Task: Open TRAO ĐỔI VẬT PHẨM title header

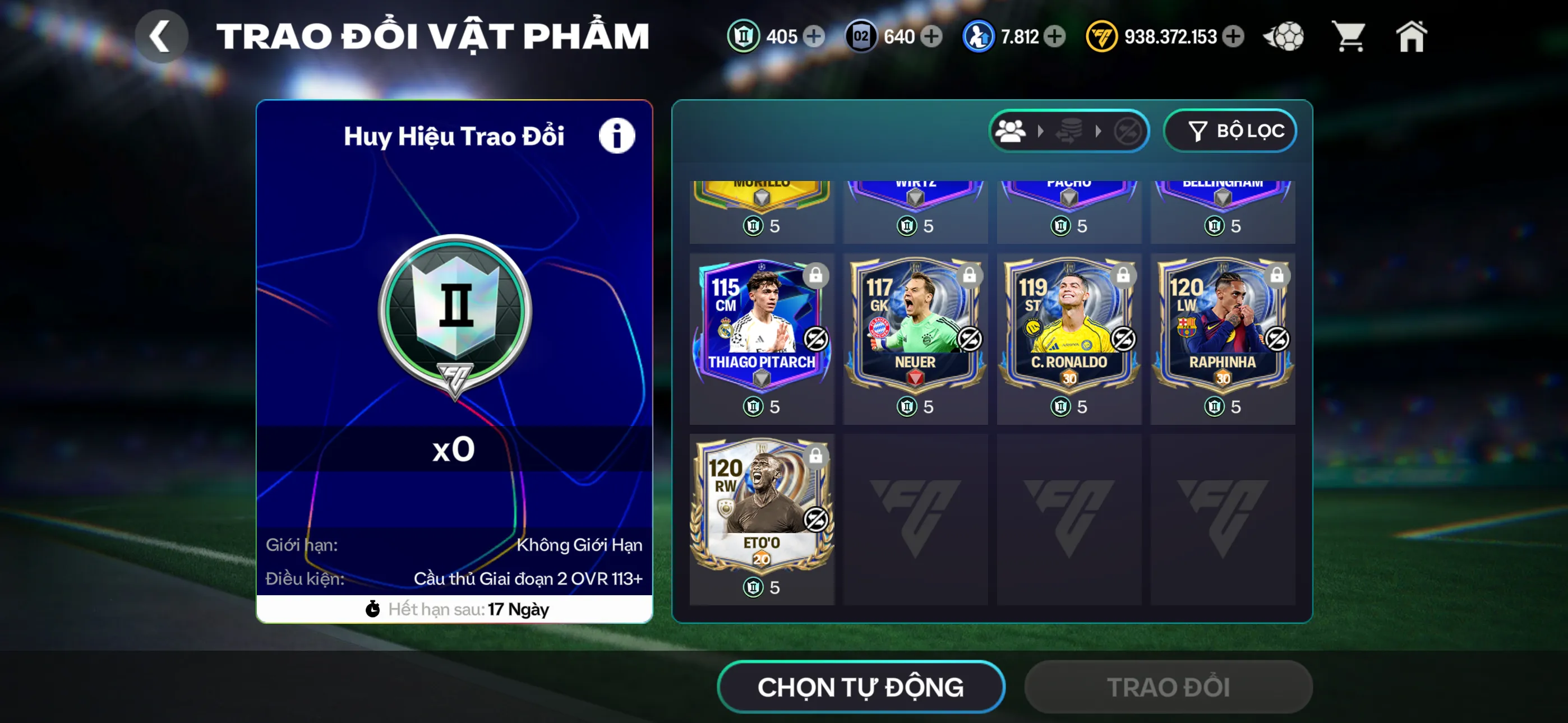Action: pos(433,35)
